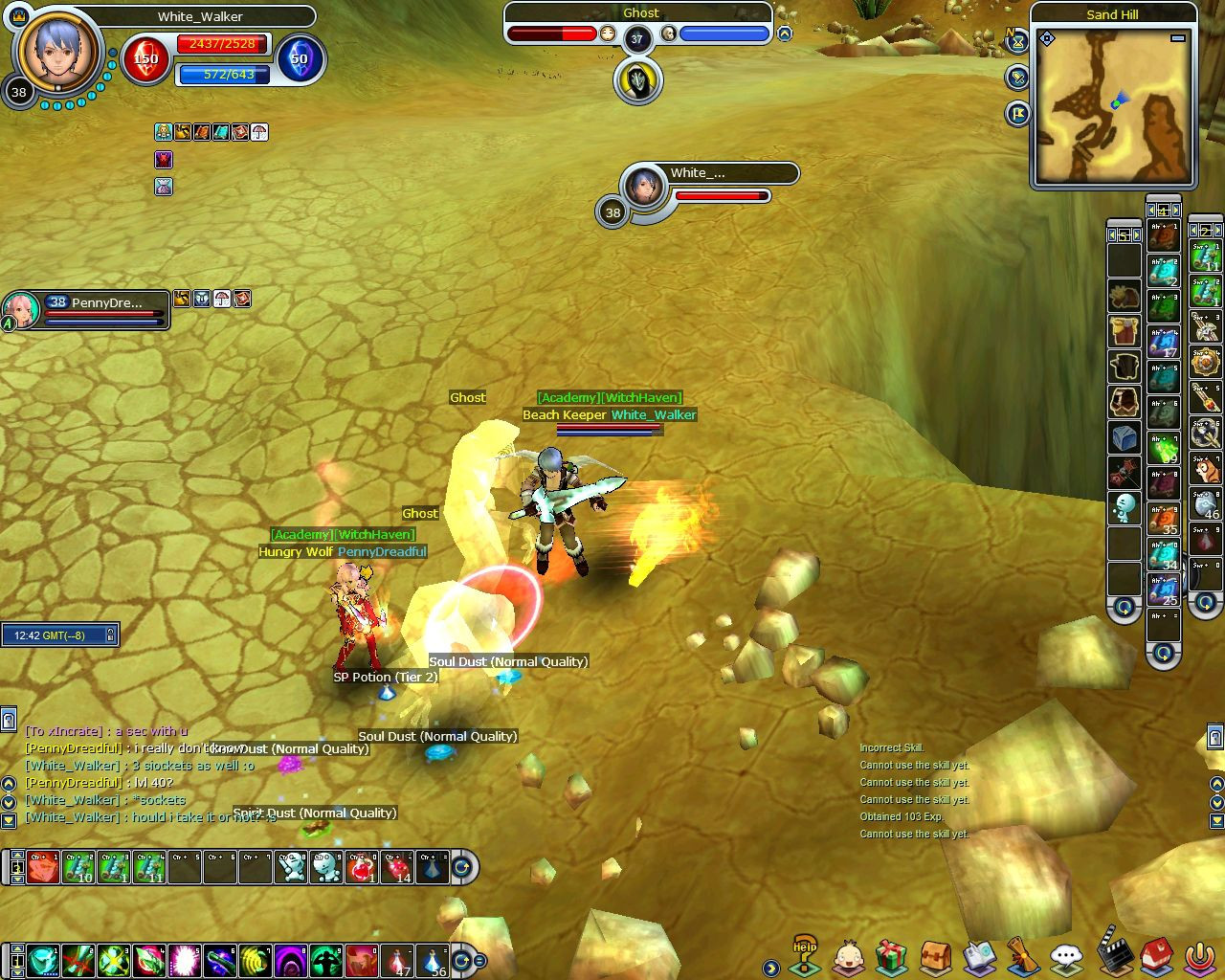Use the blue SP potion with 56 left
Viewport: 1225px width, 980px height.
point(434,960)
